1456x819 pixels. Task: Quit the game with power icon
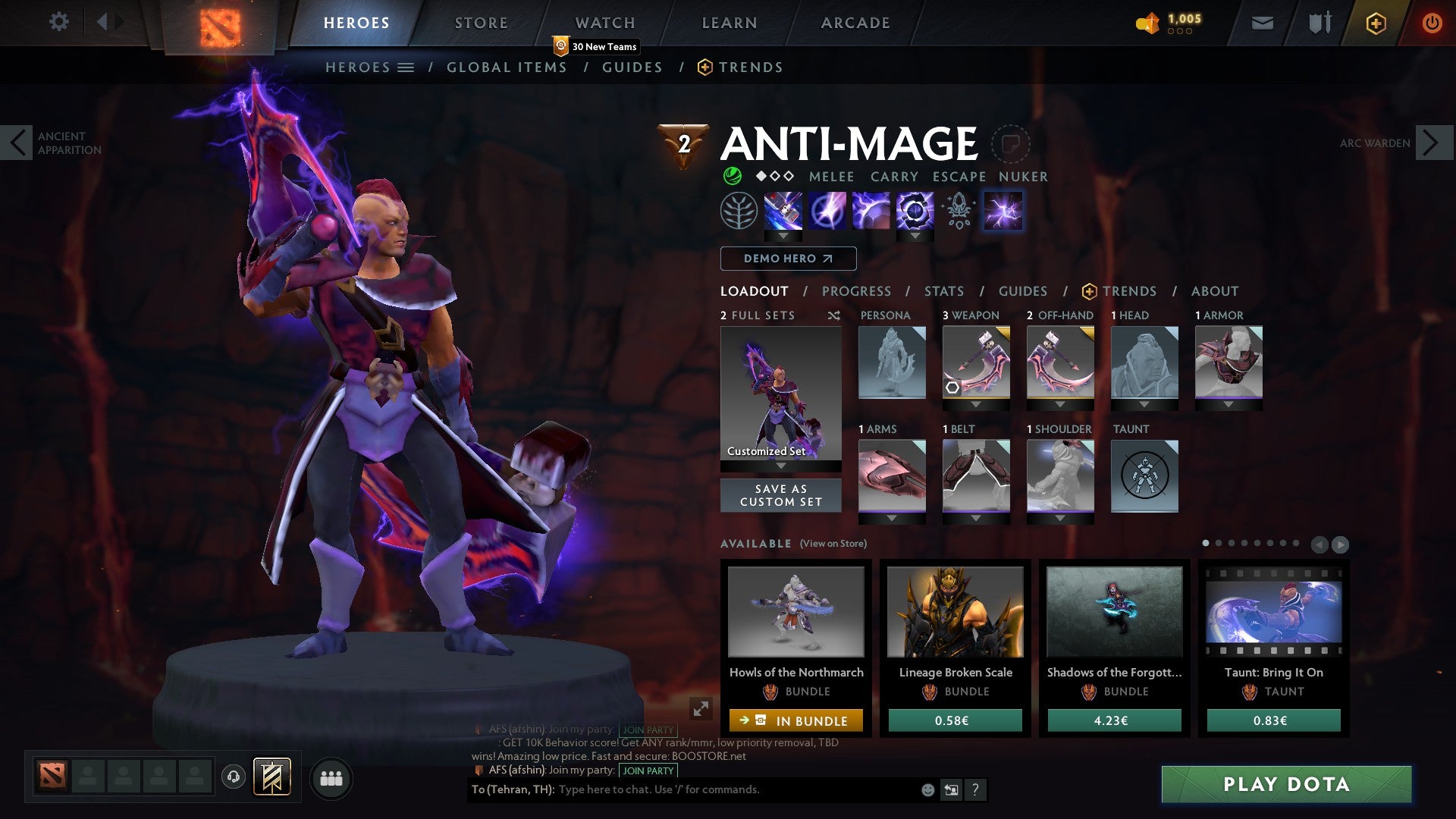click(x=1432, y=23)
